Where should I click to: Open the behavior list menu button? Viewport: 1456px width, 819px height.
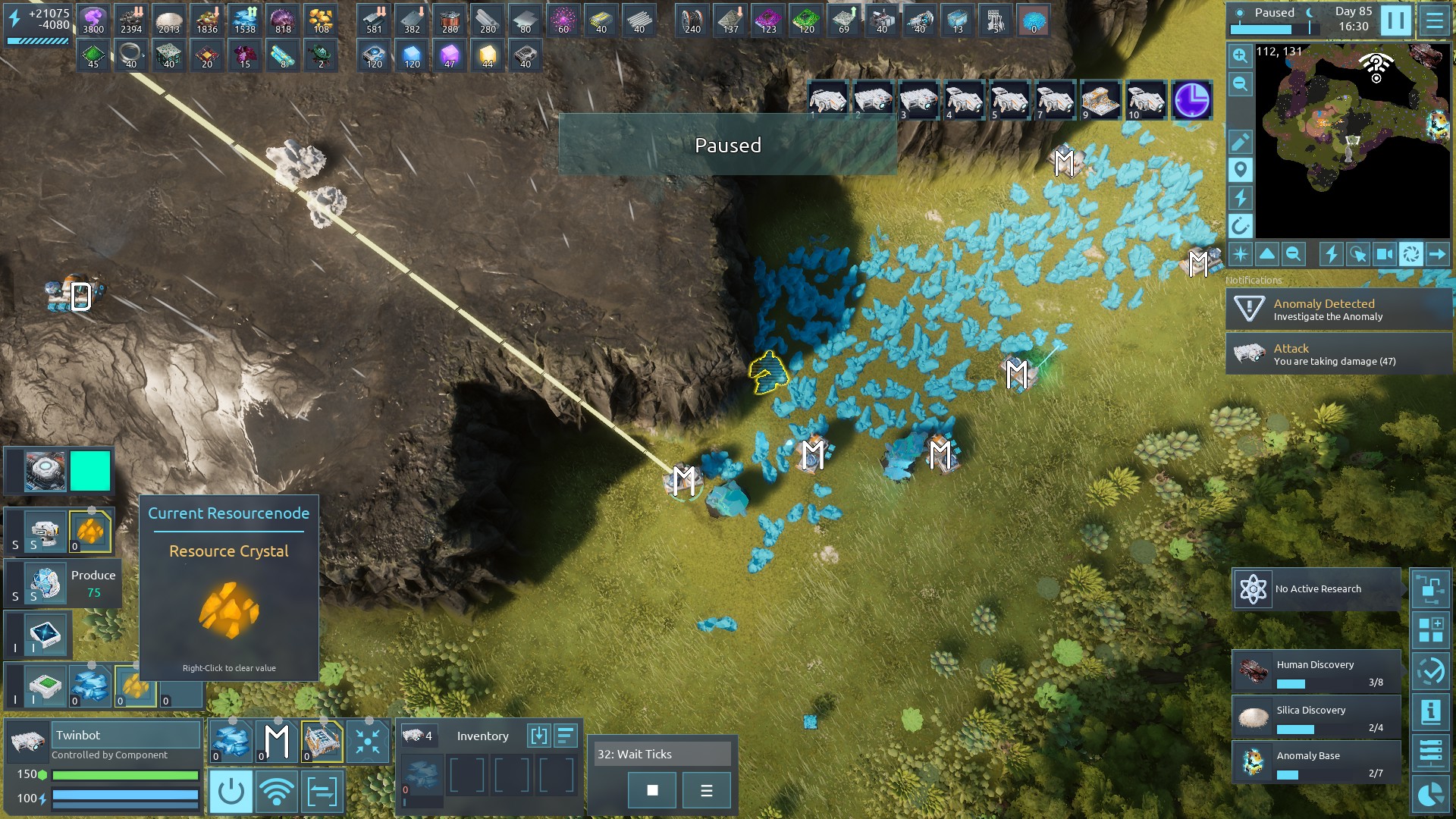click(x=706, y=790)
